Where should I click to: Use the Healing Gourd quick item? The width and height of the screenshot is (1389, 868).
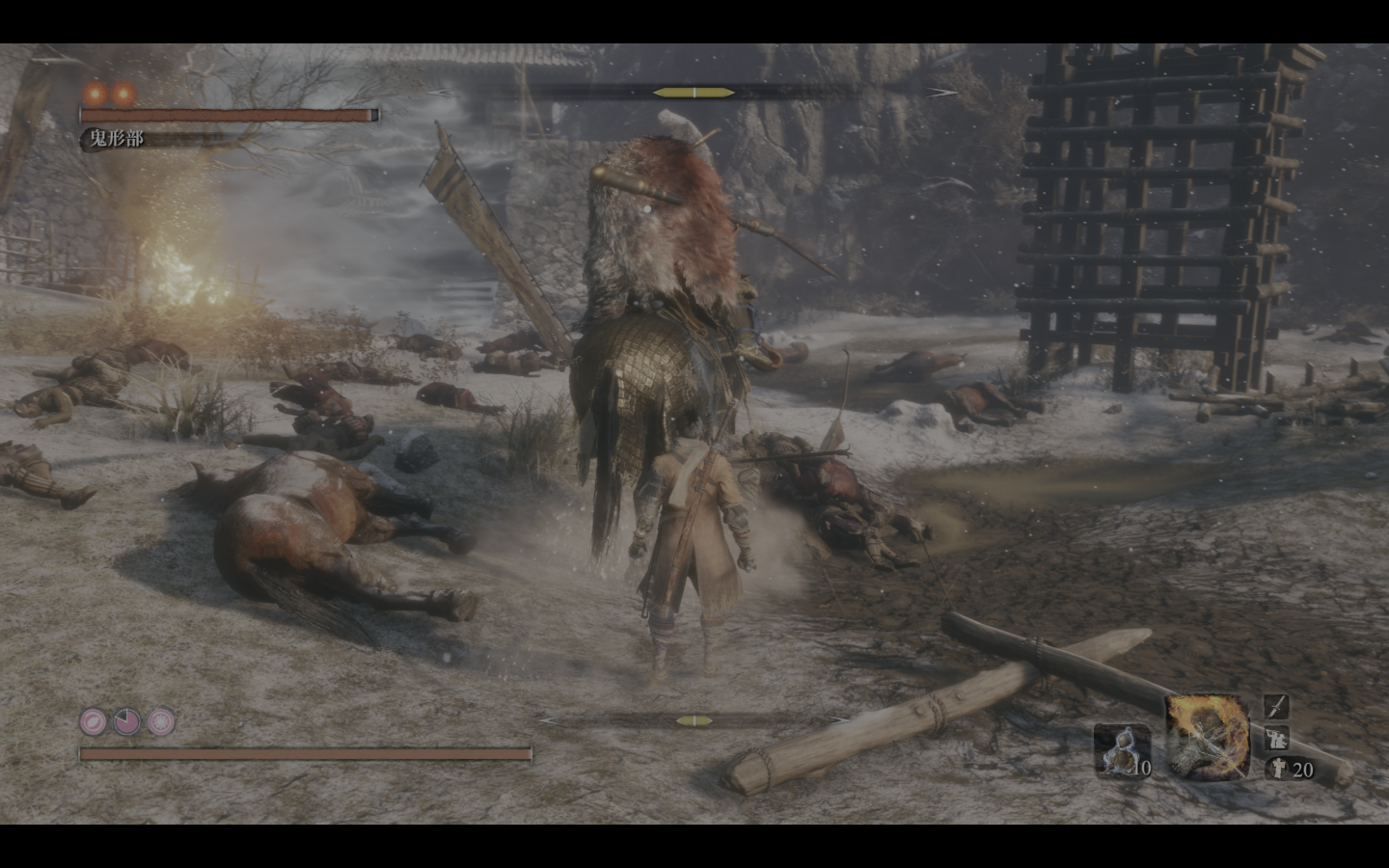coord(1122,749)
